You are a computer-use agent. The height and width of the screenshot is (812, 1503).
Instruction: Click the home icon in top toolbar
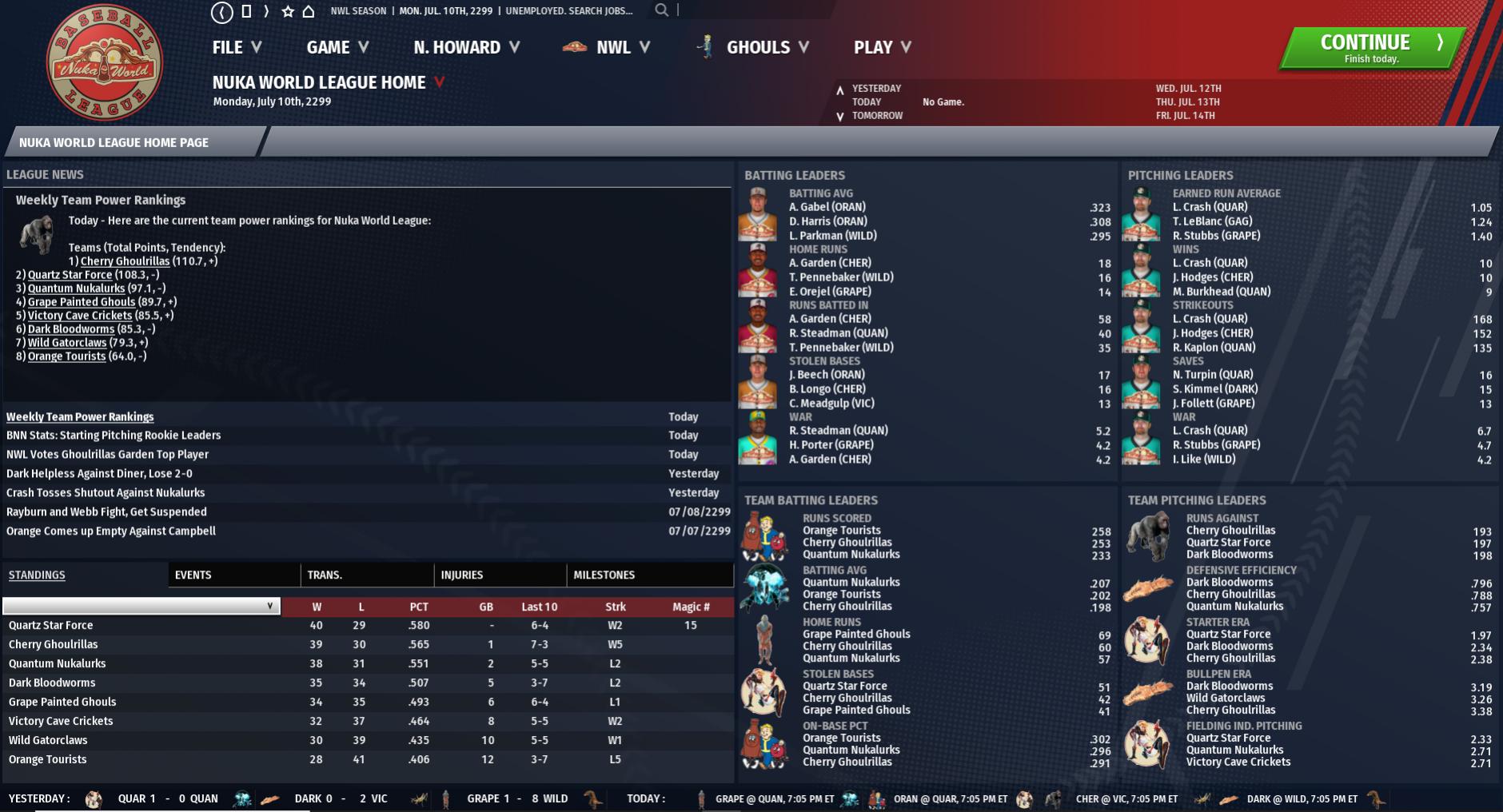pyautogui.click(x=309, y=11)
